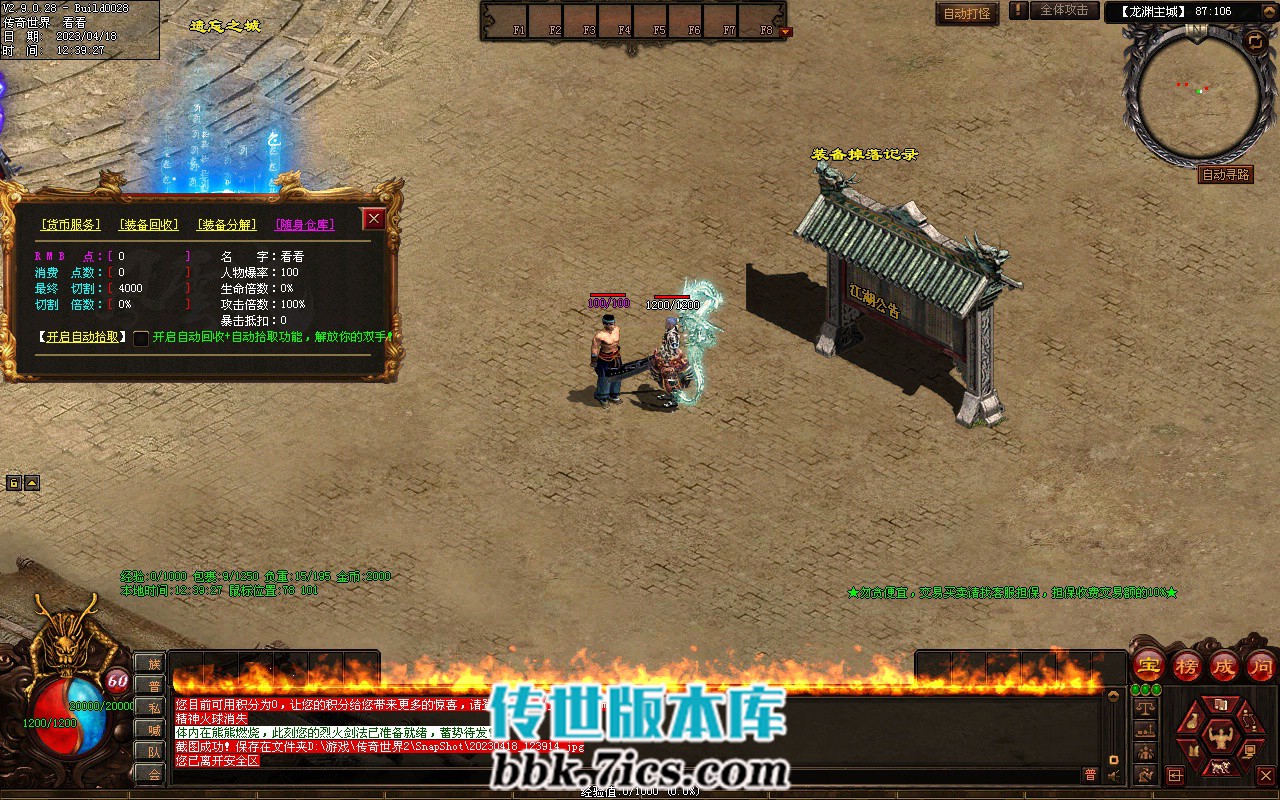1280x800 pixels.
Task: Open the 成 achievements orb
Action: click(x=1224, y=664)
